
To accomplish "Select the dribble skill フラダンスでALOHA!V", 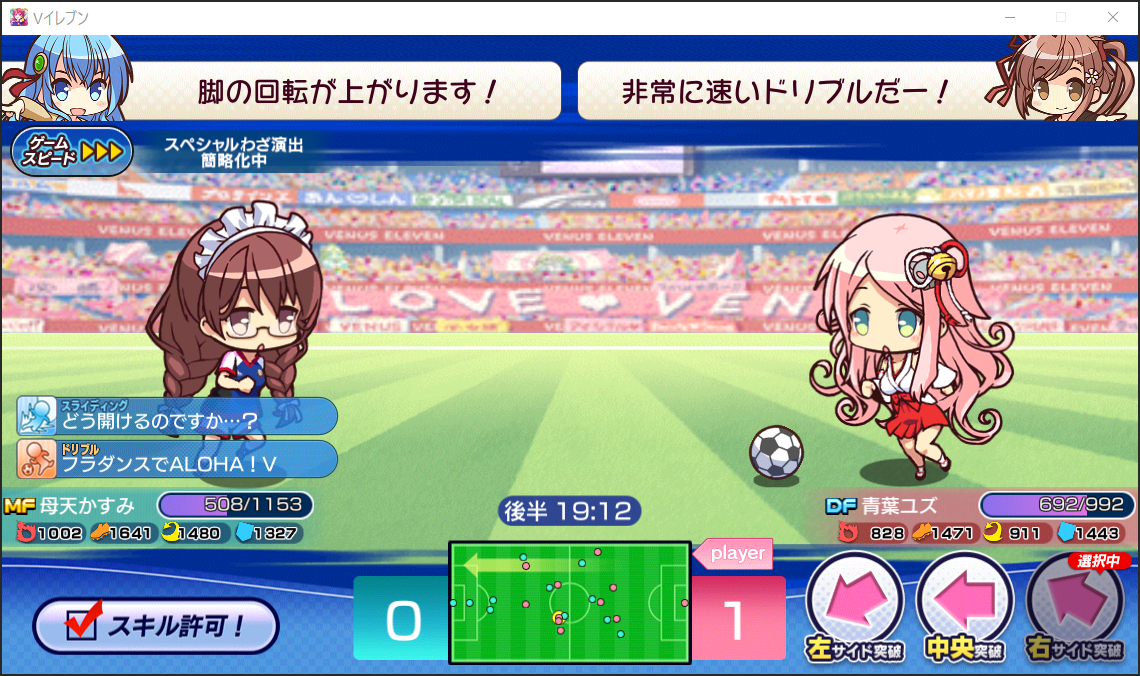I will point(178,459).
